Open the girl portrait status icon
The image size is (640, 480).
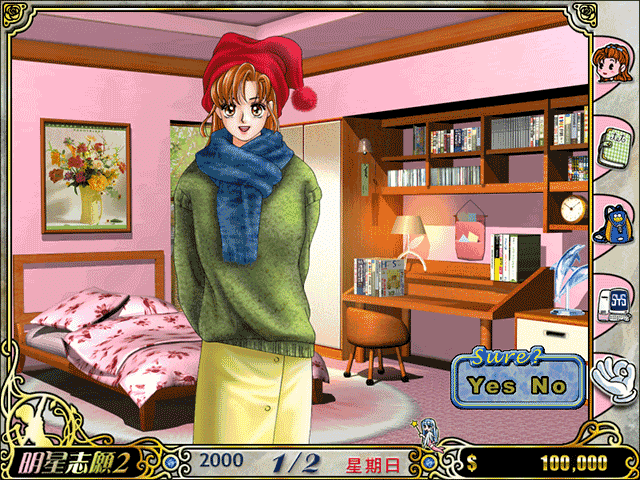coord(611,66)
